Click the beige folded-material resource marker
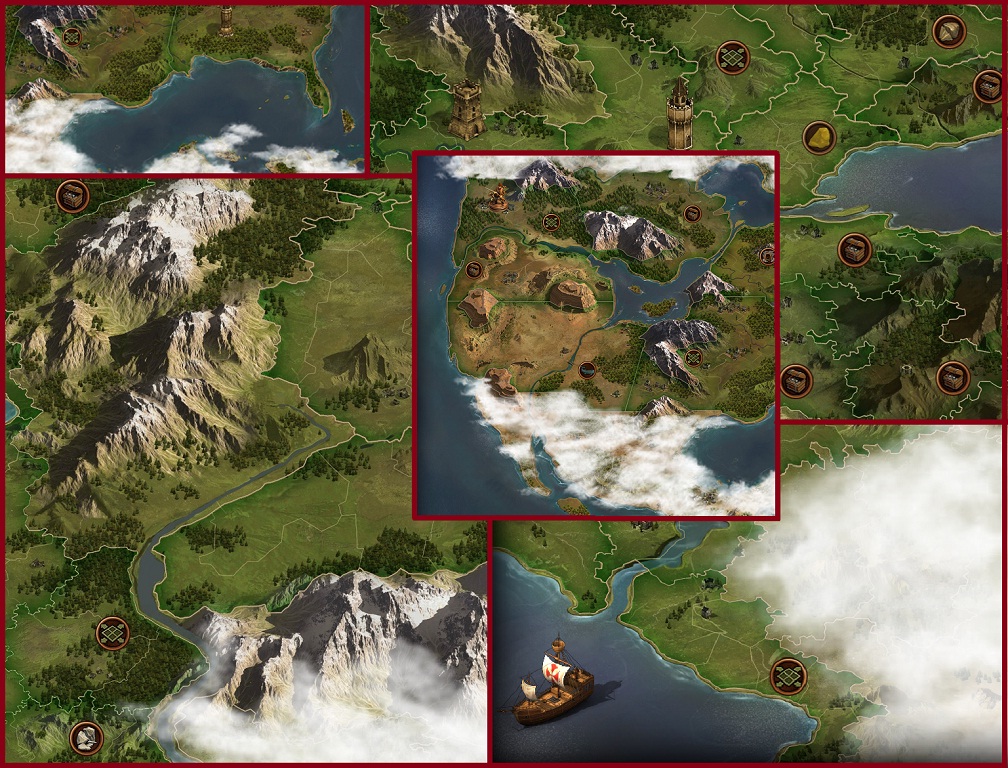1008x768 pixels. click(x=949, y=32)
